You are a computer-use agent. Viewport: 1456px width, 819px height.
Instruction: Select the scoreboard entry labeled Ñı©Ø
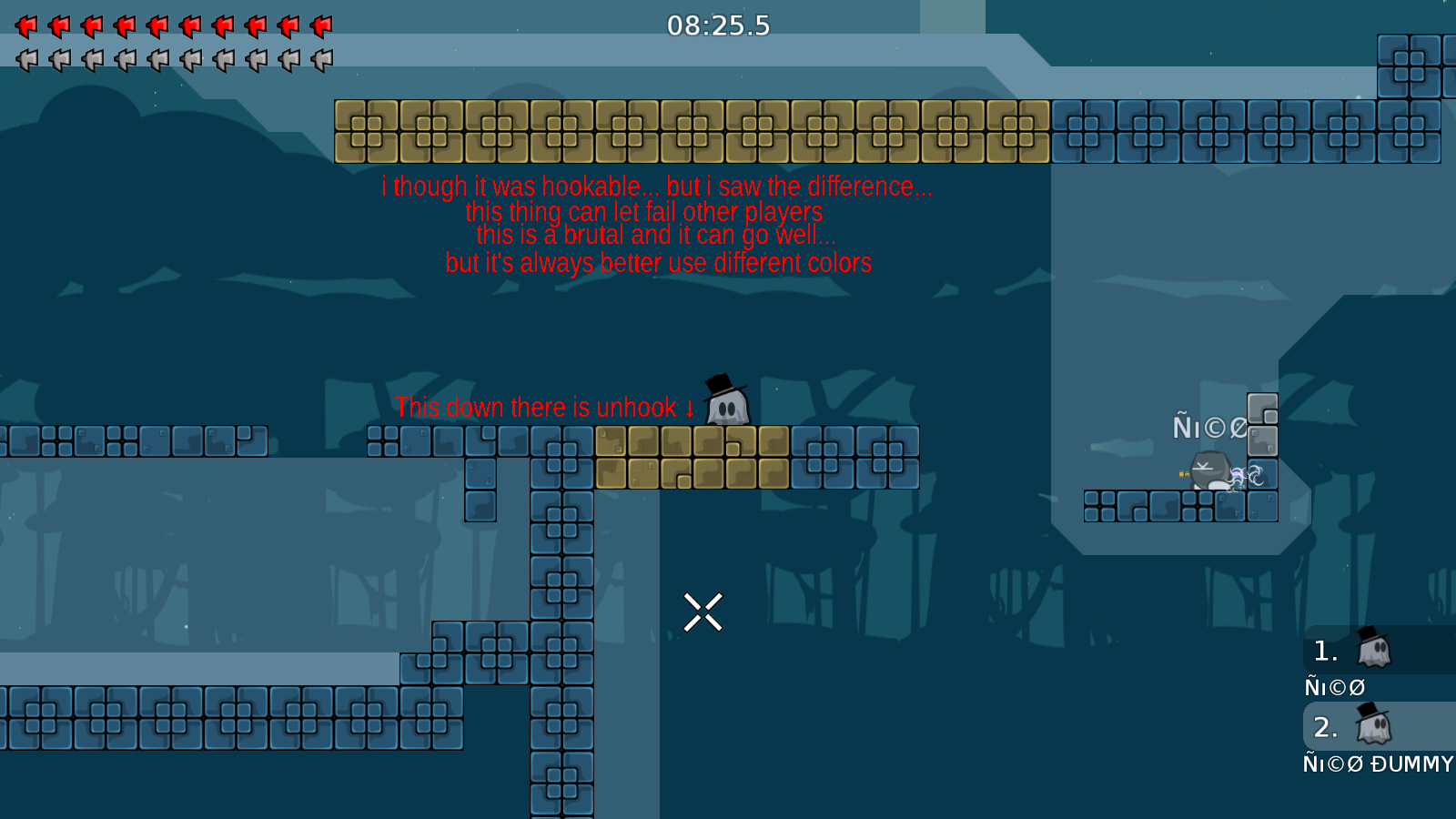click(1334, 687)
